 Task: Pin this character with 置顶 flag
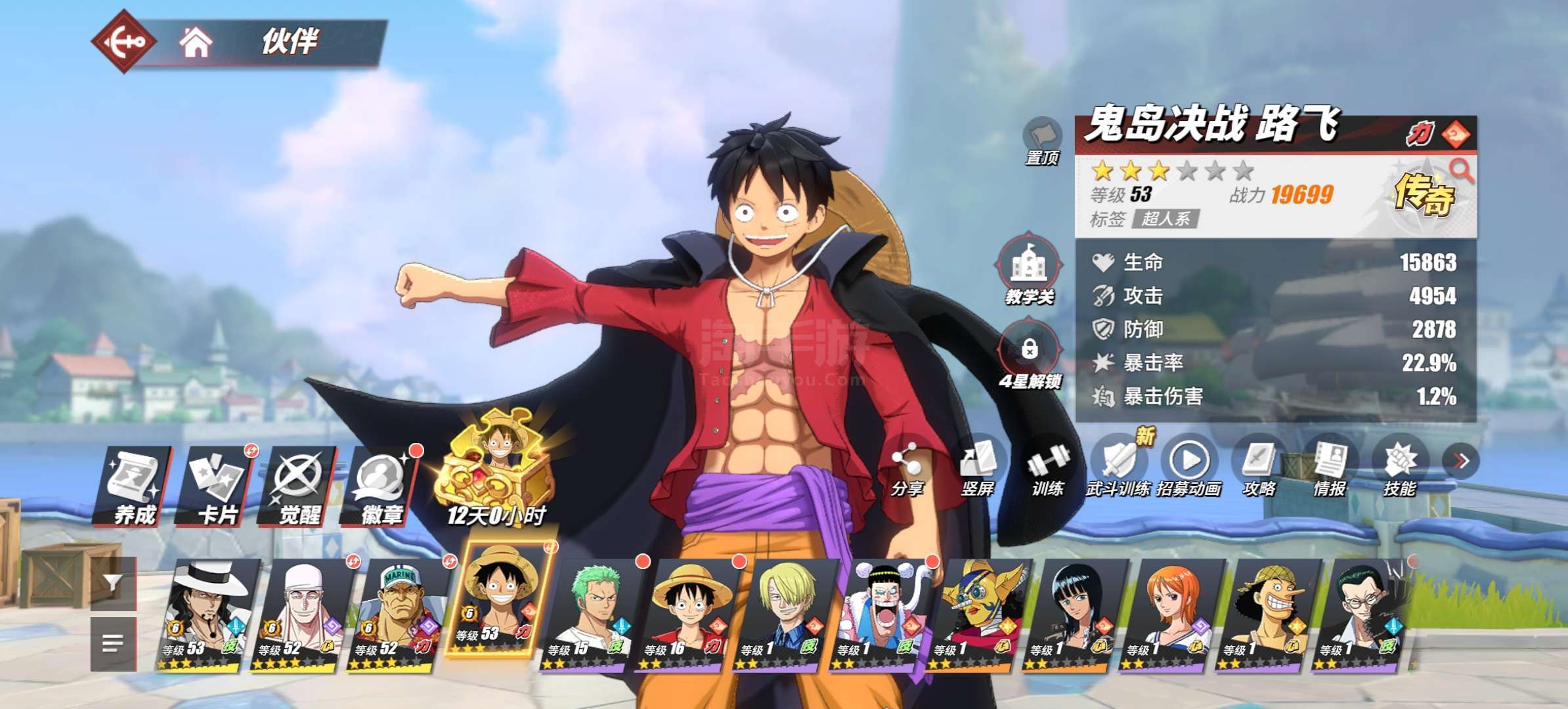(1042, 140)
